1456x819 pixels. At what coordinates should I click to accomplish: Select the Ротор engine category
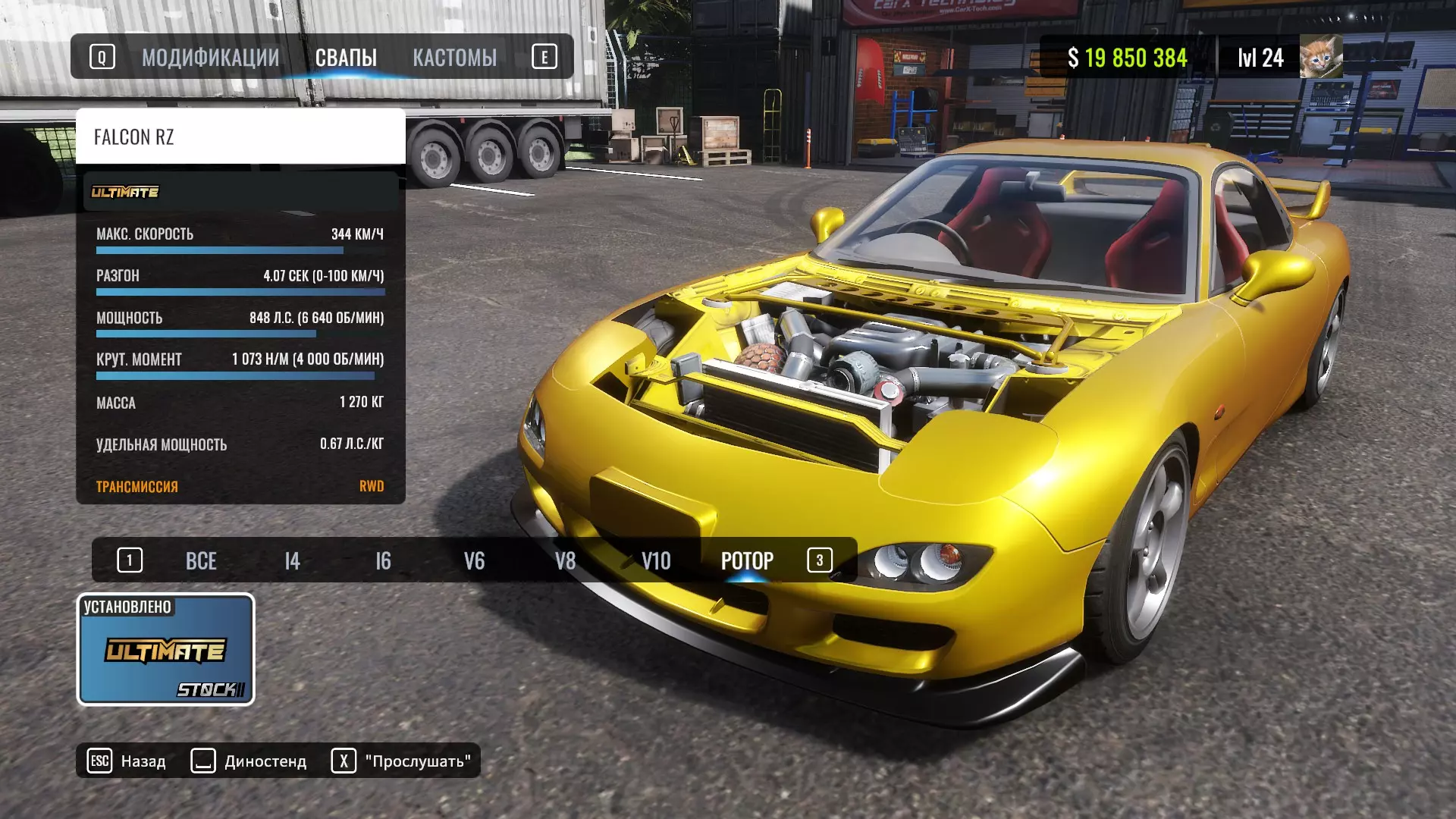point(747,561)
